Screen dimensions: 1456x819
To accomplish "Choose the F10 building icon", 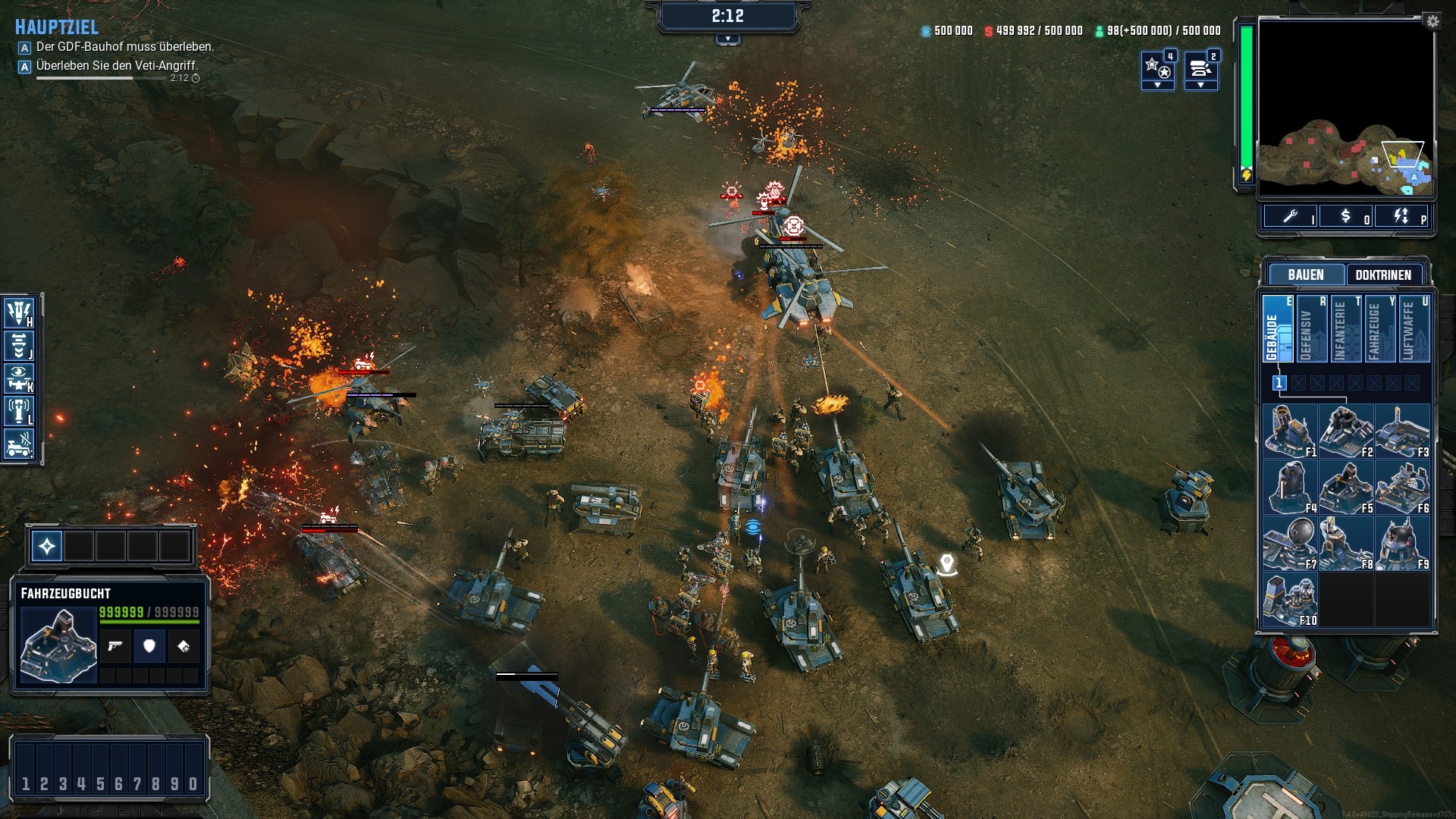I will [1290, 600].
